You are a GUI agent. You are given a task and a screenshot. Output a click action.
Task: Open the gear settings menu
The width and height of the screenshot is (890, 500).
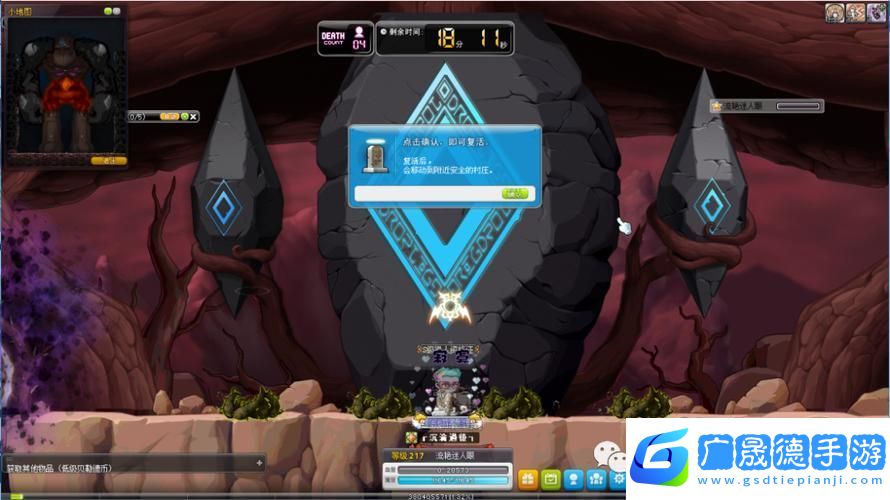coord(618,478)
